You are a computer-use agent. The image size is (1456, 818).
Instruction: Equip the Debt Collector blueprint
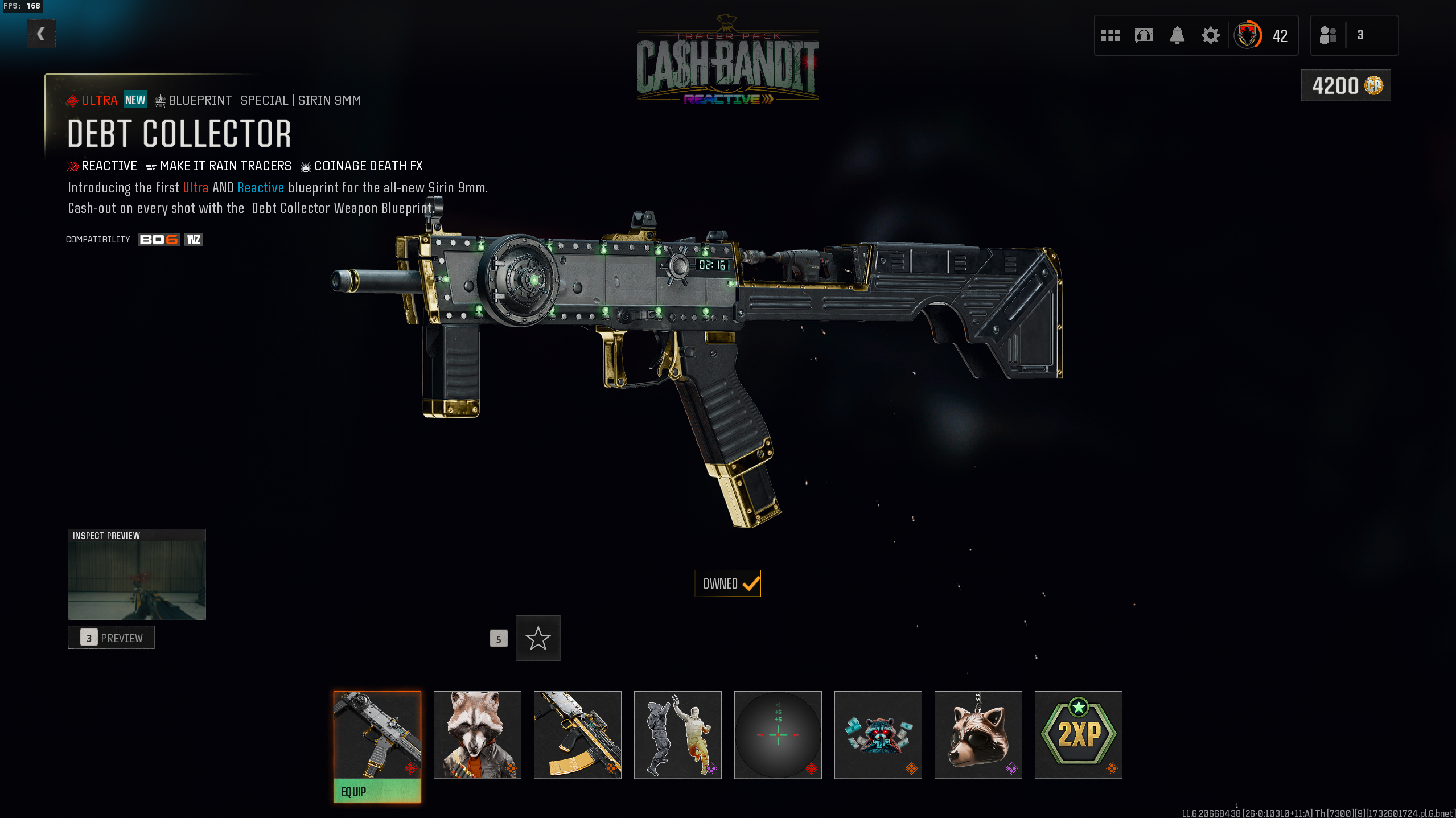tap(377, 791)
